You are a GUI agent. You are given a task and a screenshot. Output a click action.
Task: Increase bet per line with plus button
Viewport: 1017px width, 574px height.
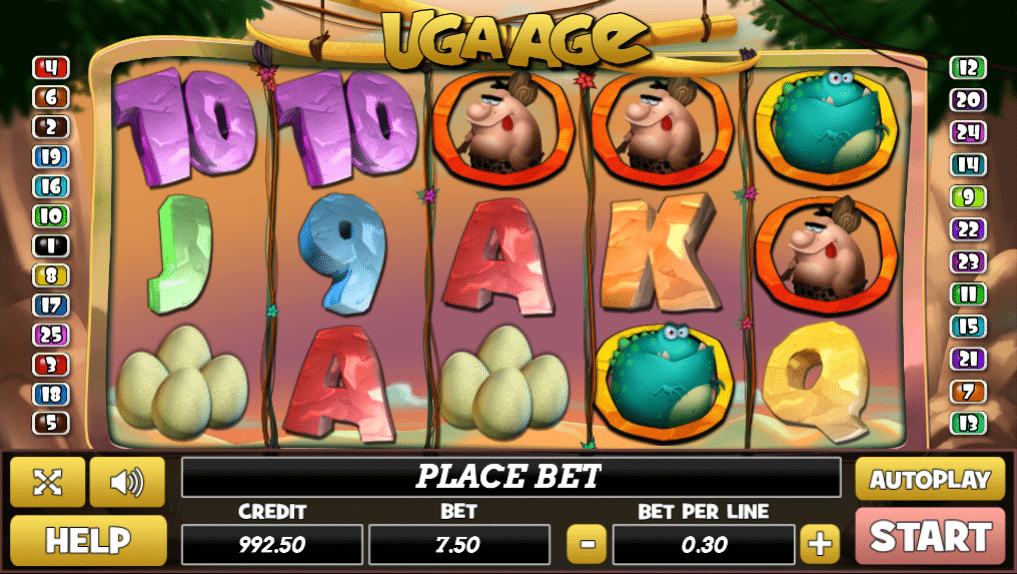[x=820, y=544]
